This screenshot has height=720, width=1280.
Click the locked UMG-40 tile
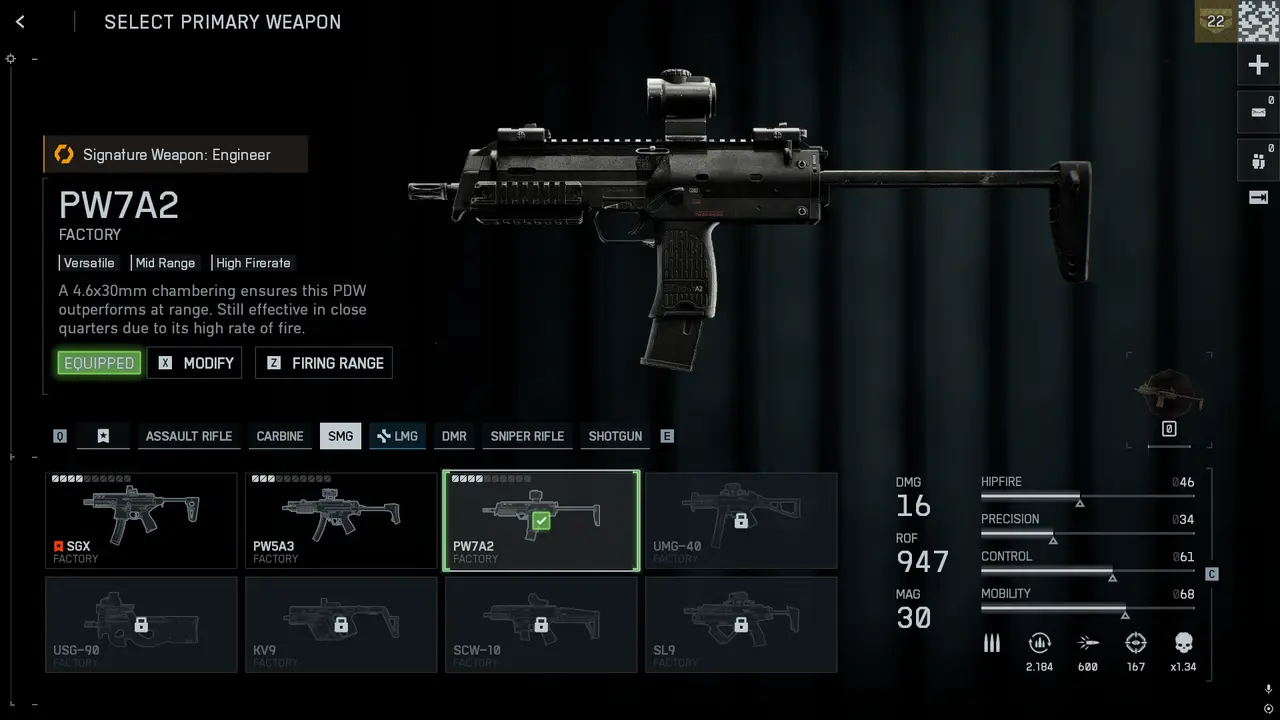tap(741, 520)
